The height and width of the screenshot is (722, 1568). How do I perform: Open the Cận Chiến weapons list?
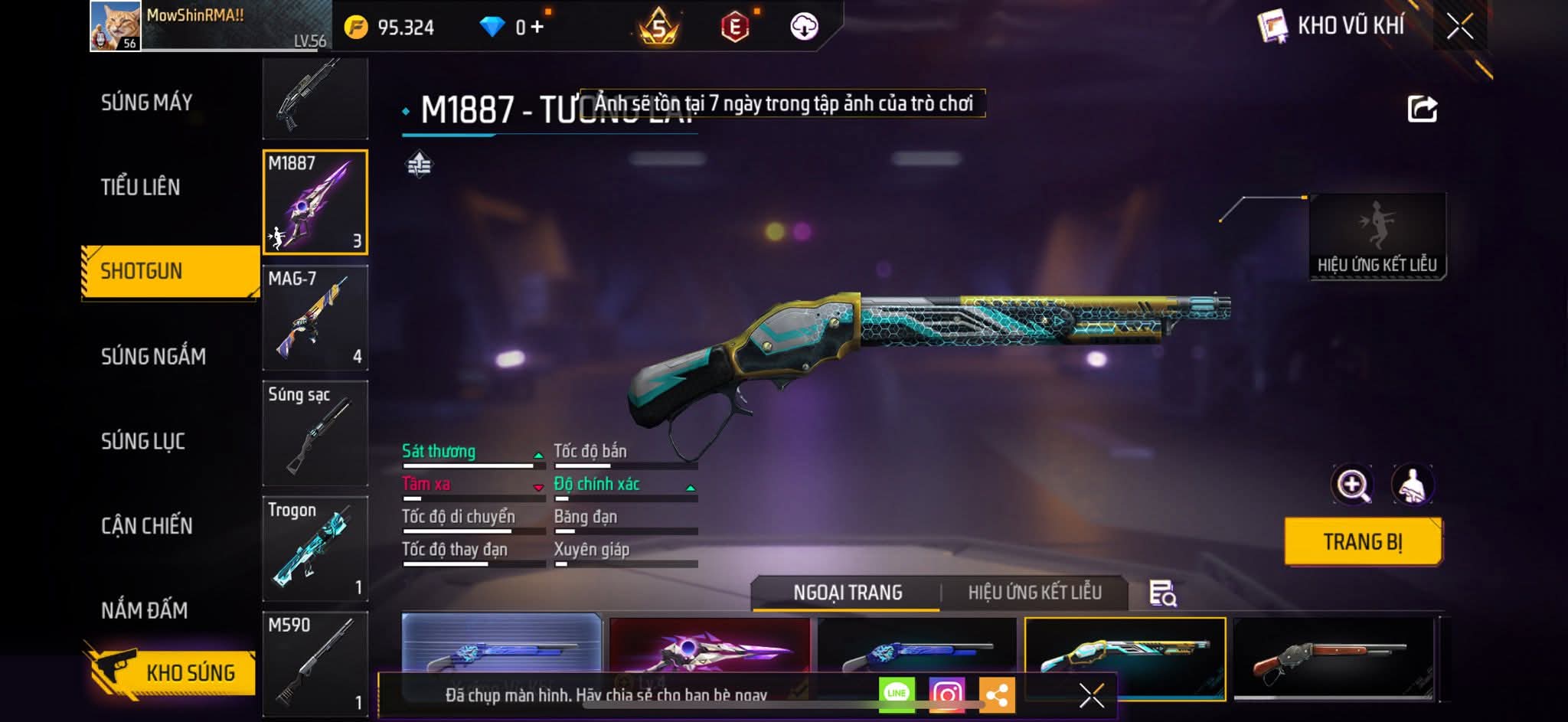click(x=147, y=525)
